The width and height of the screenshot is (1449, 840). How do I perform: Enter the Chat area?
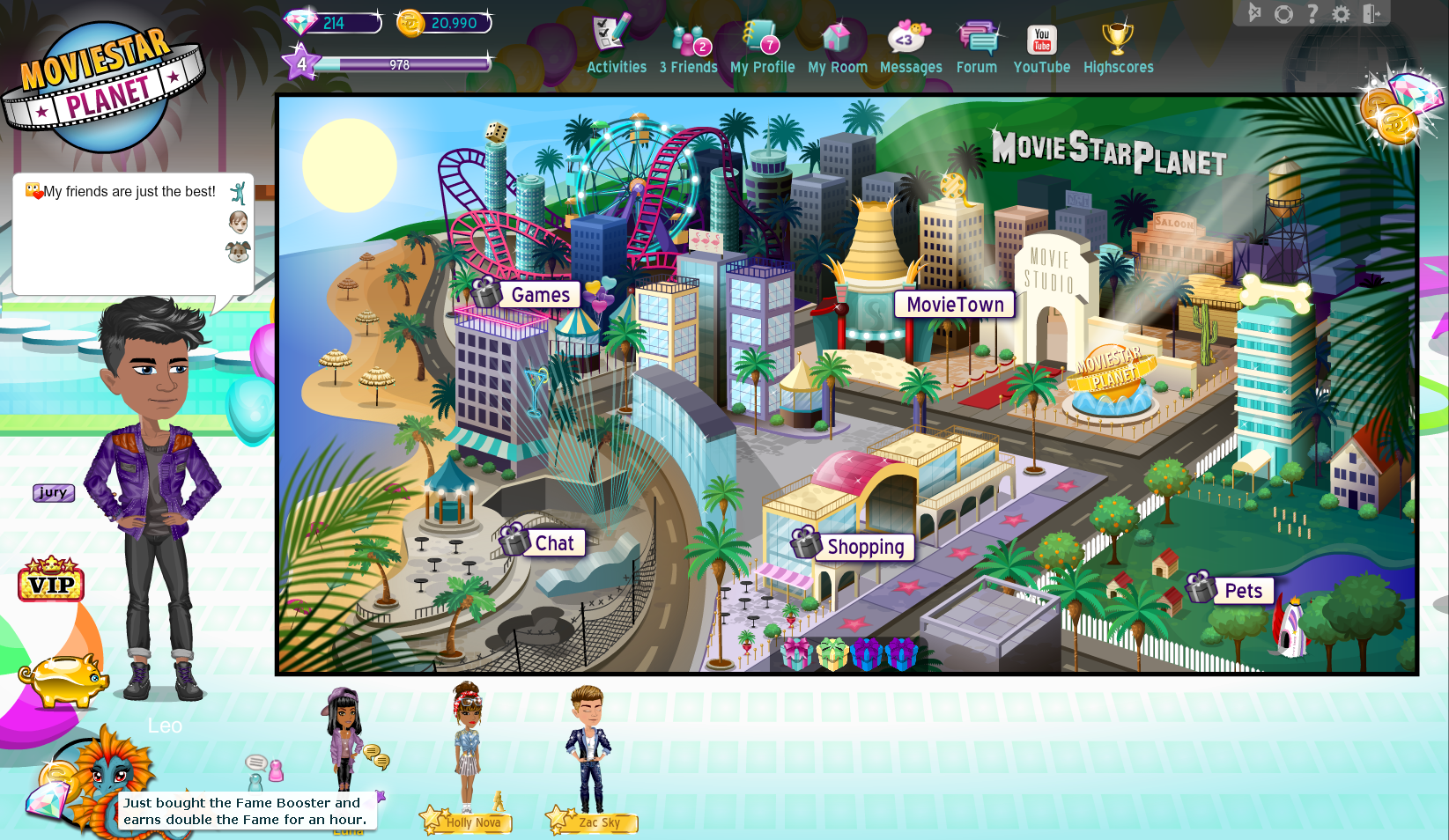(553, 543)
